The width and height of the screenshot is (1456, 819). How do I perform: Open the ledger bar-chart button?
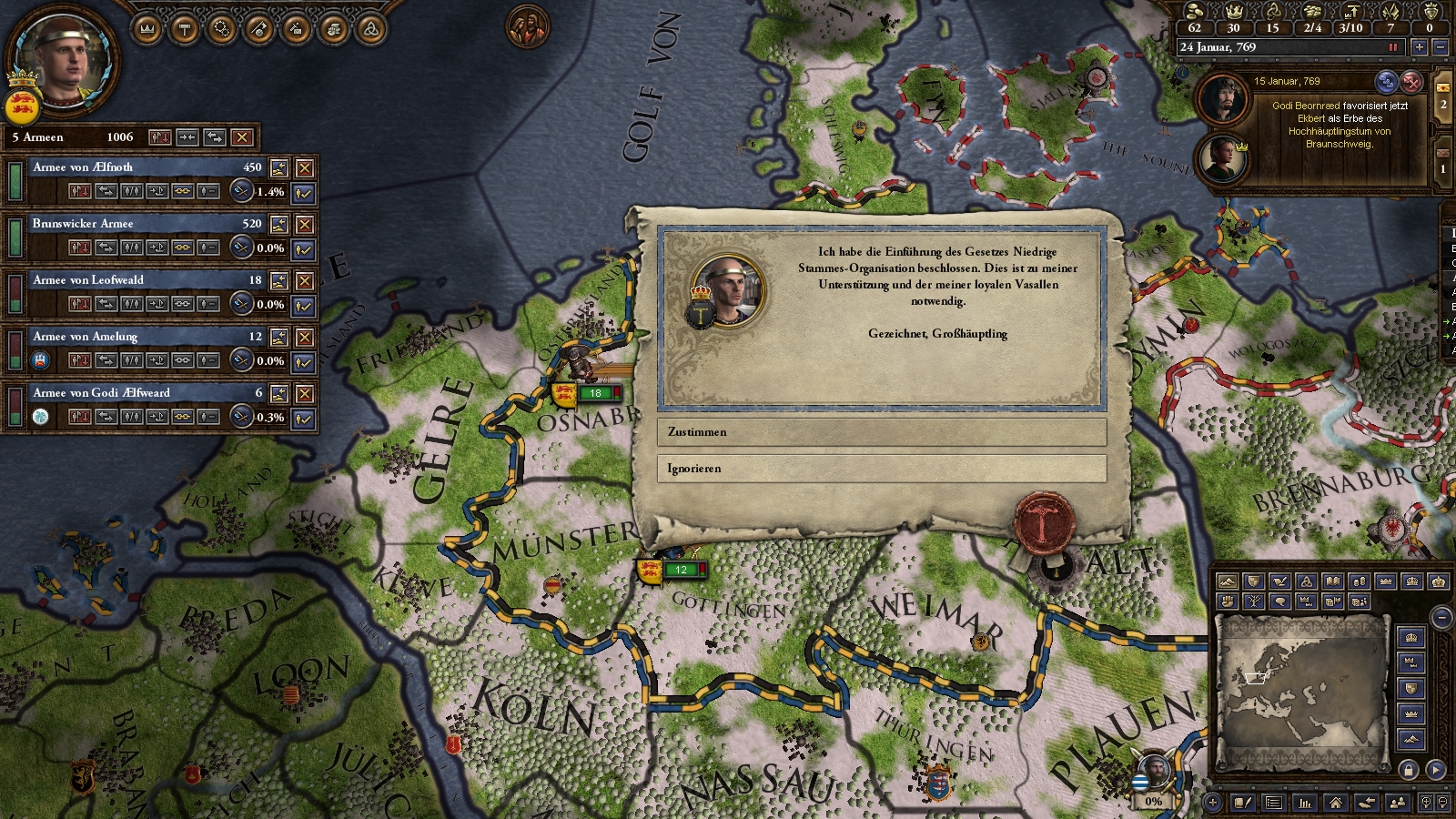click(1305, 802)
